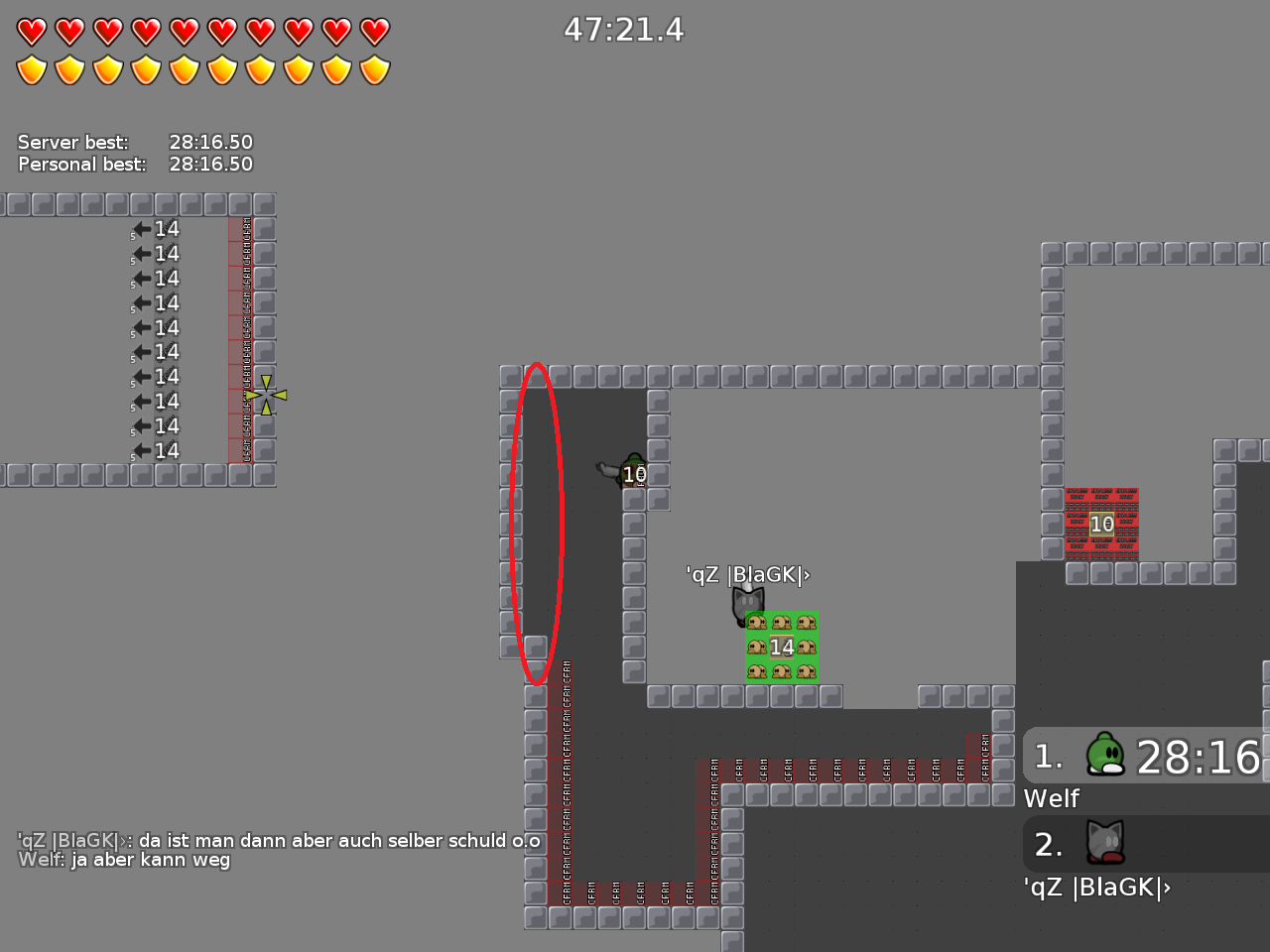Click the first red heart icon
The width and height of the screenshot is (1270, 952).
click(33, 31)
